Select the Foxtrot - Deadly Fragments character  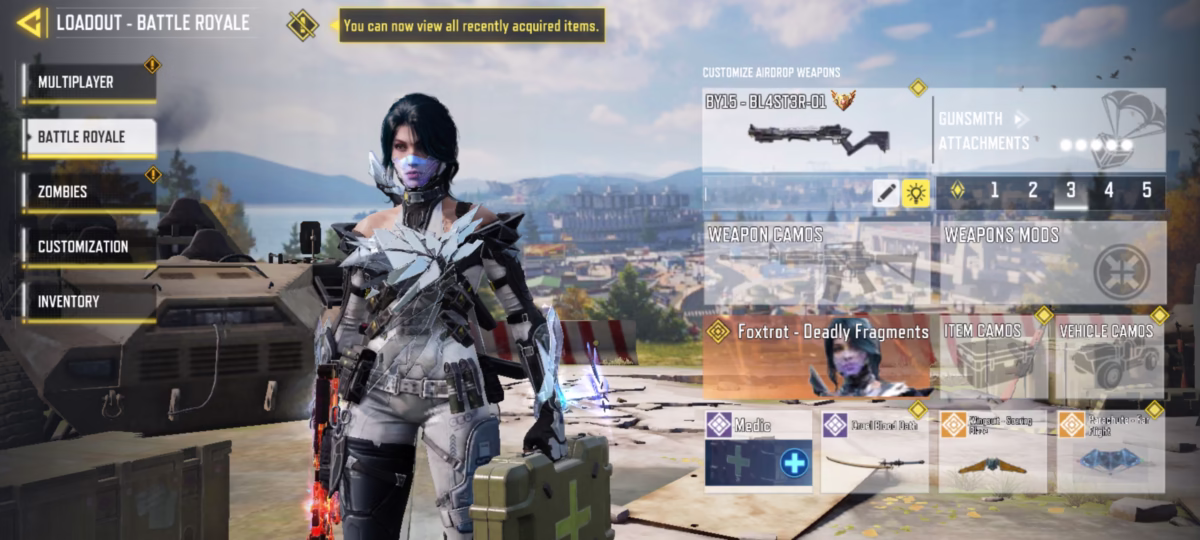pyautogui.click(x=818, y=357)
